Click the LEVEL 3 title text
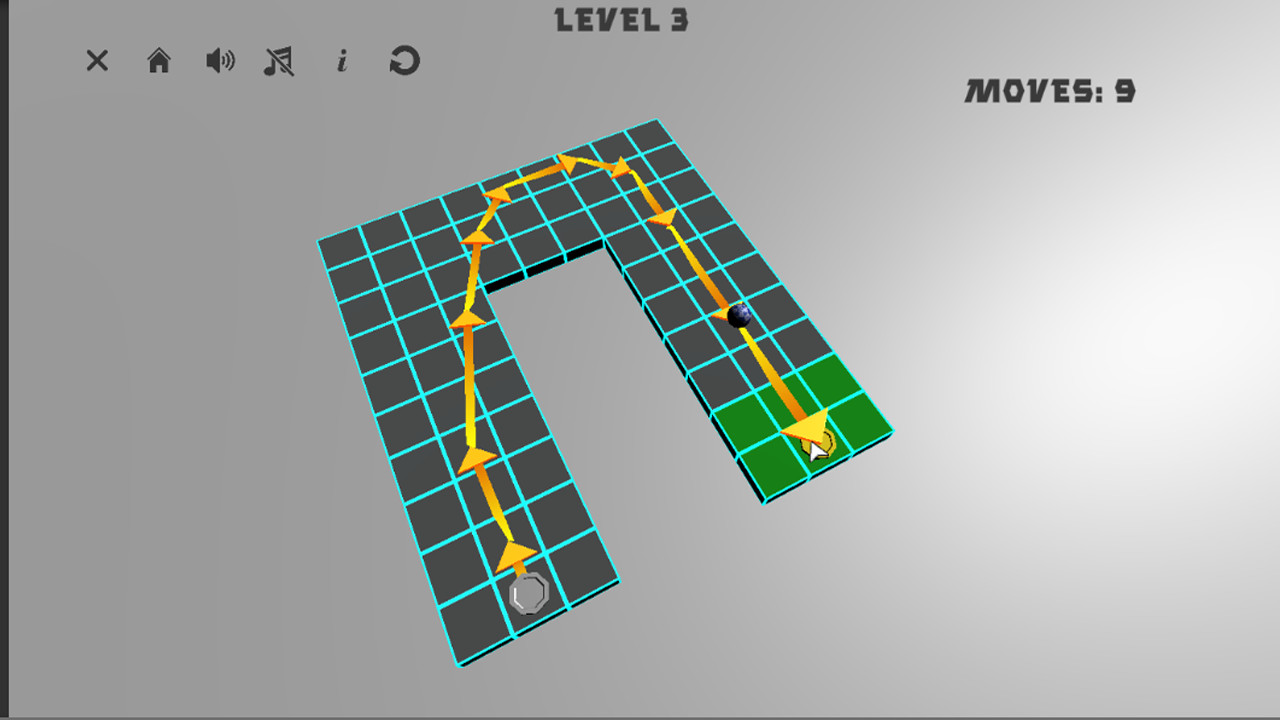The height and width of the screenshot is (720, 1280). click(x=621, y=20)
